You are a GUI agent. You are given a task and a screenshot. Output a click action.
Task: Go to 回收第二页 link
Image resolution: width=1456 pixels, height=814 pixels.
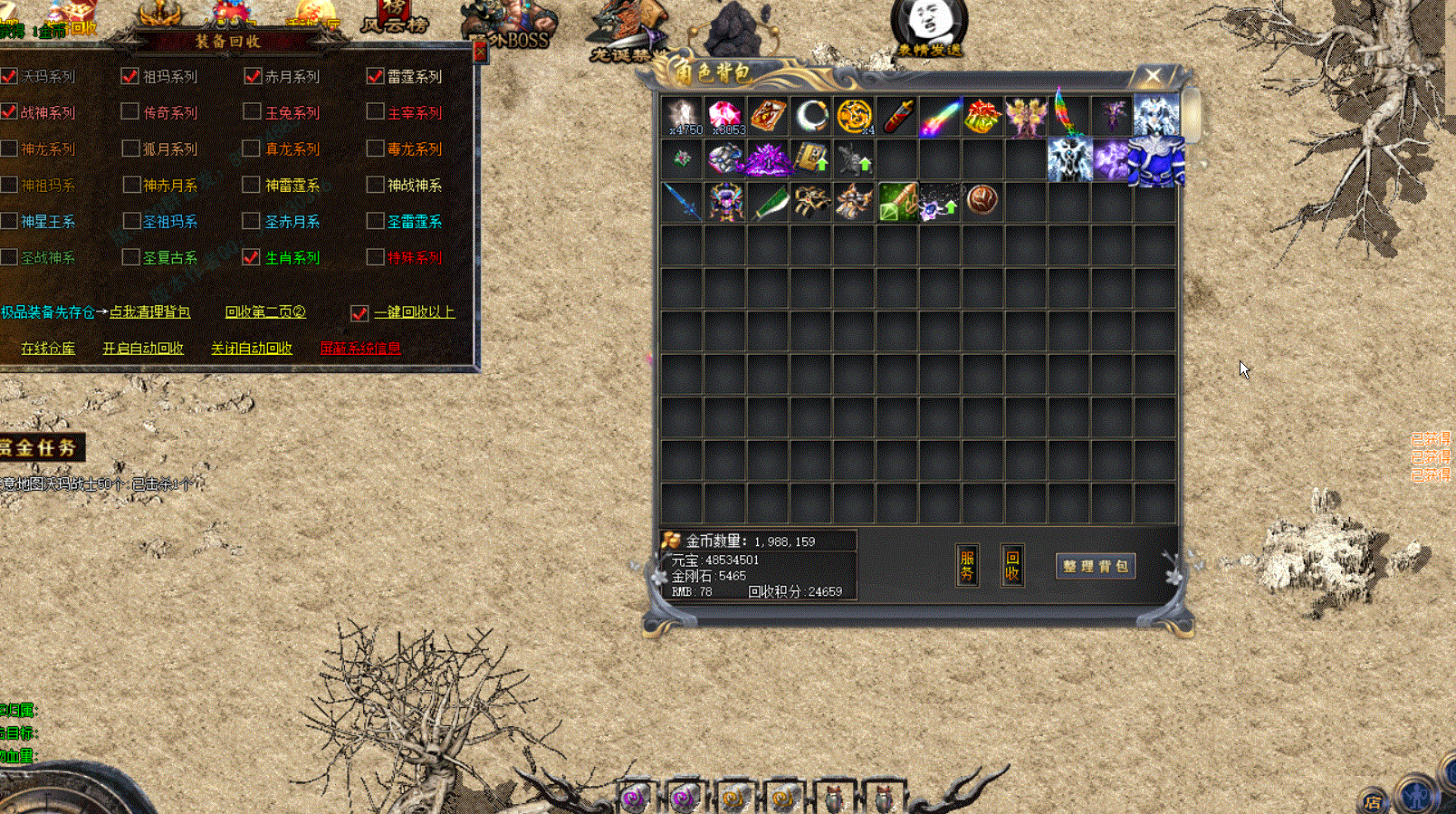pyautogui.click(x=265, y=312)
